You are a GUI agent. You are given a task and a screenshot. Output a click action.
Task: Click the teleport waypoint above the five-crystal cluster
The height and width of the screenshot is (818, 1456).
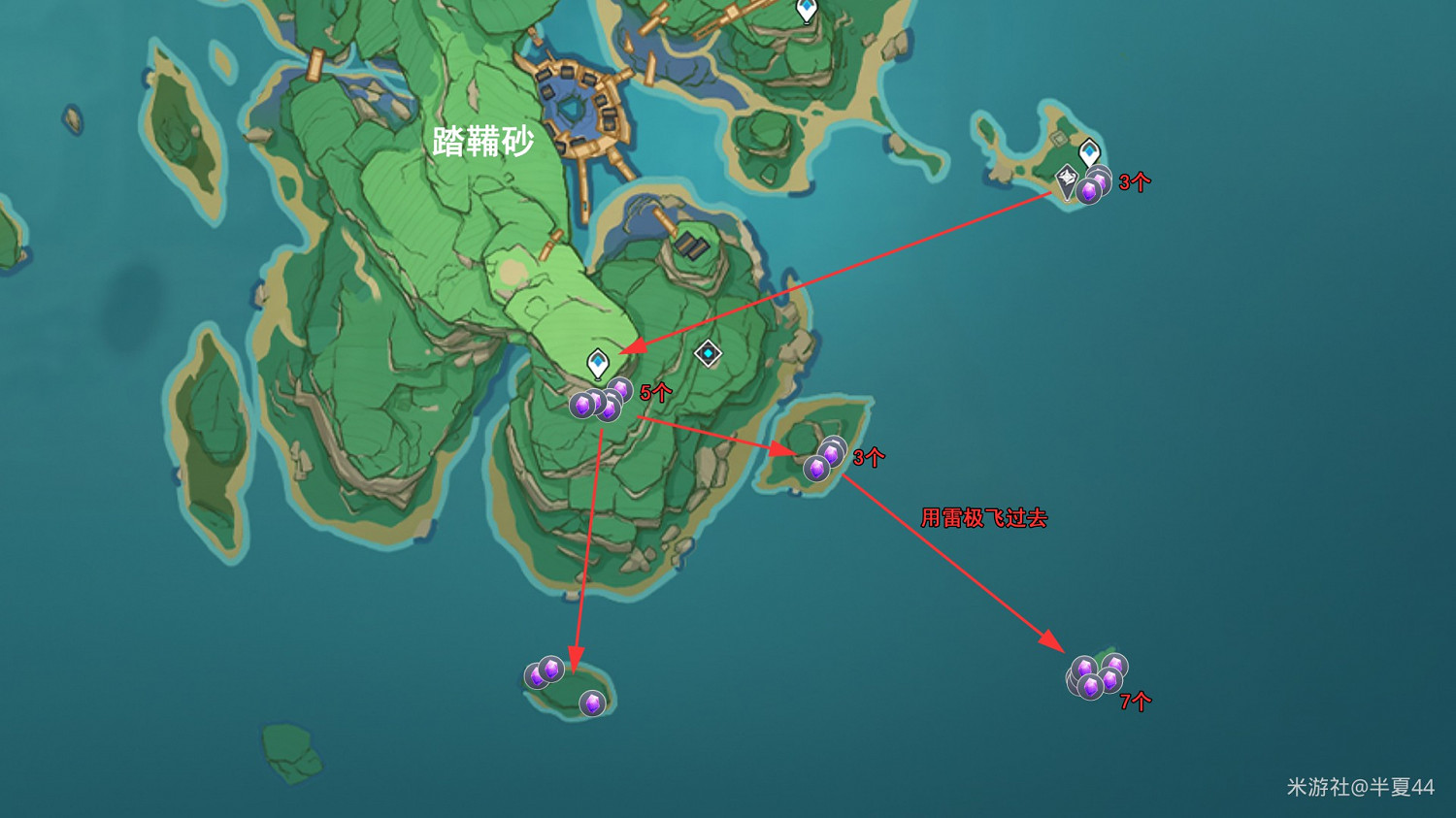pos(598,362)
